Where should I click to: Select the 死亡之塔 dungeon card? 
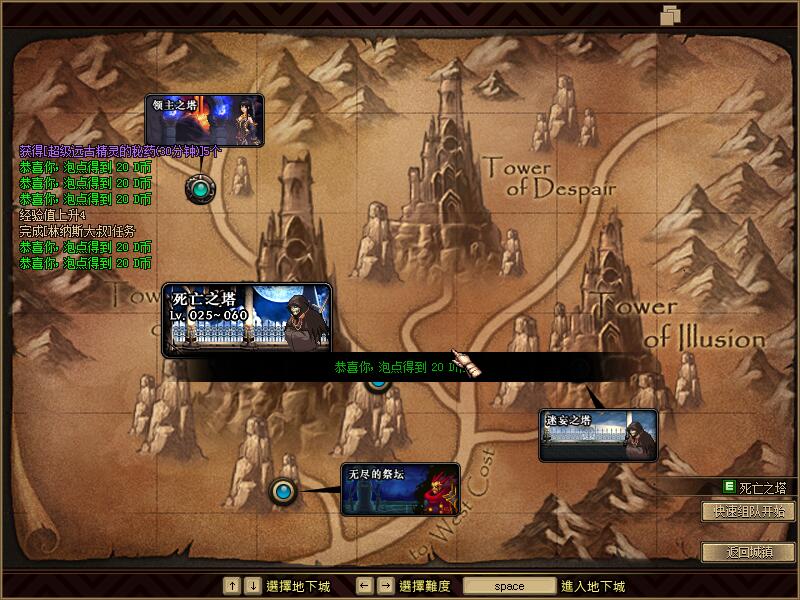(x=246, y=318)
